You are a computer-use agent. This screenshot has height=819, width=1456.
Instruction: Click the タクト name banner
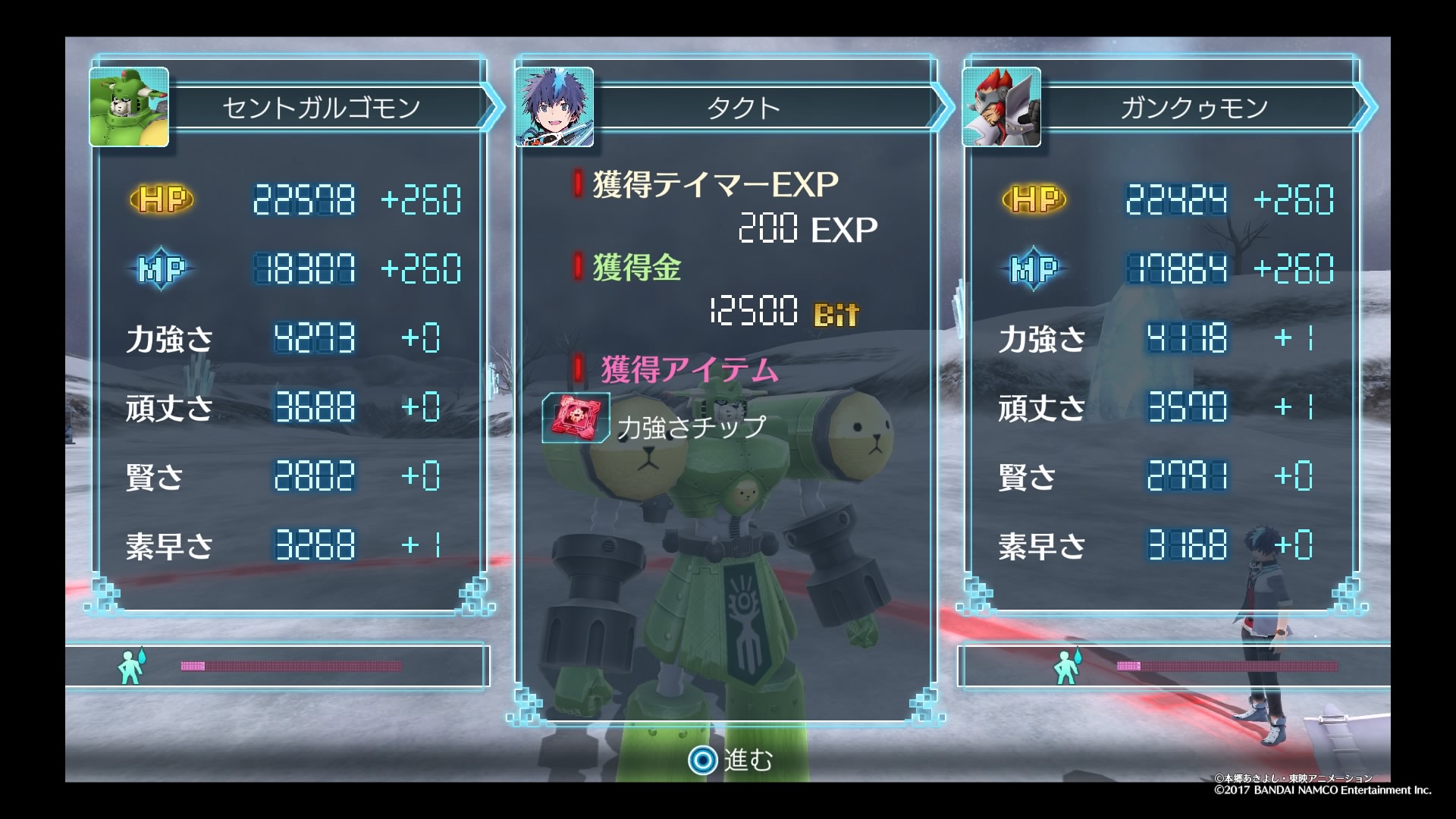click(x=743, y=108)
